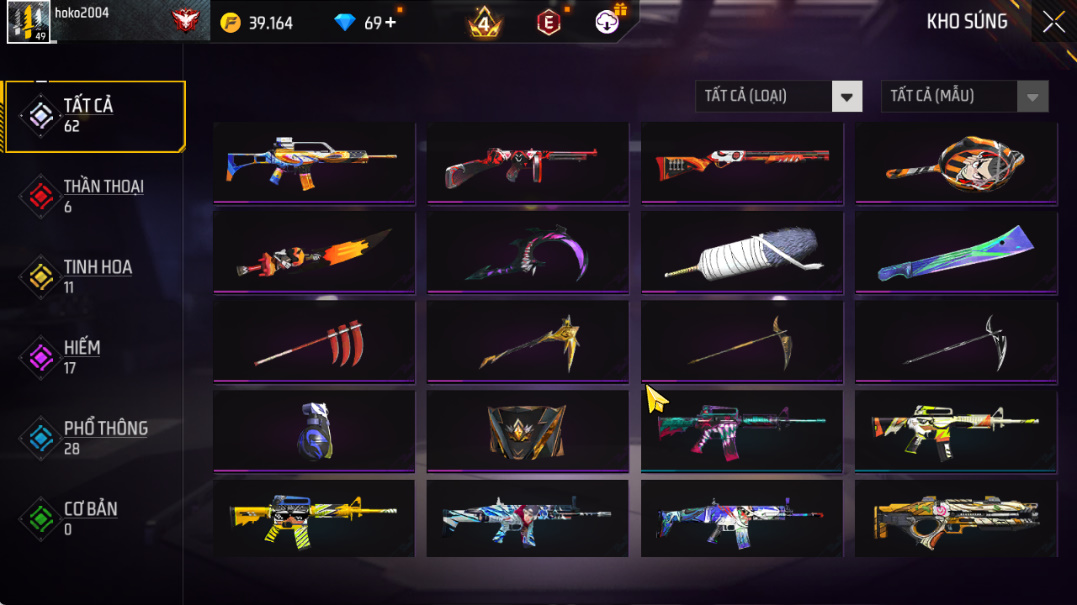Viewport: 1077px width, 605px height.
Task: Close the Kho Súng weapon vault
Action: pyautogui.click(x=1053, y=23)
